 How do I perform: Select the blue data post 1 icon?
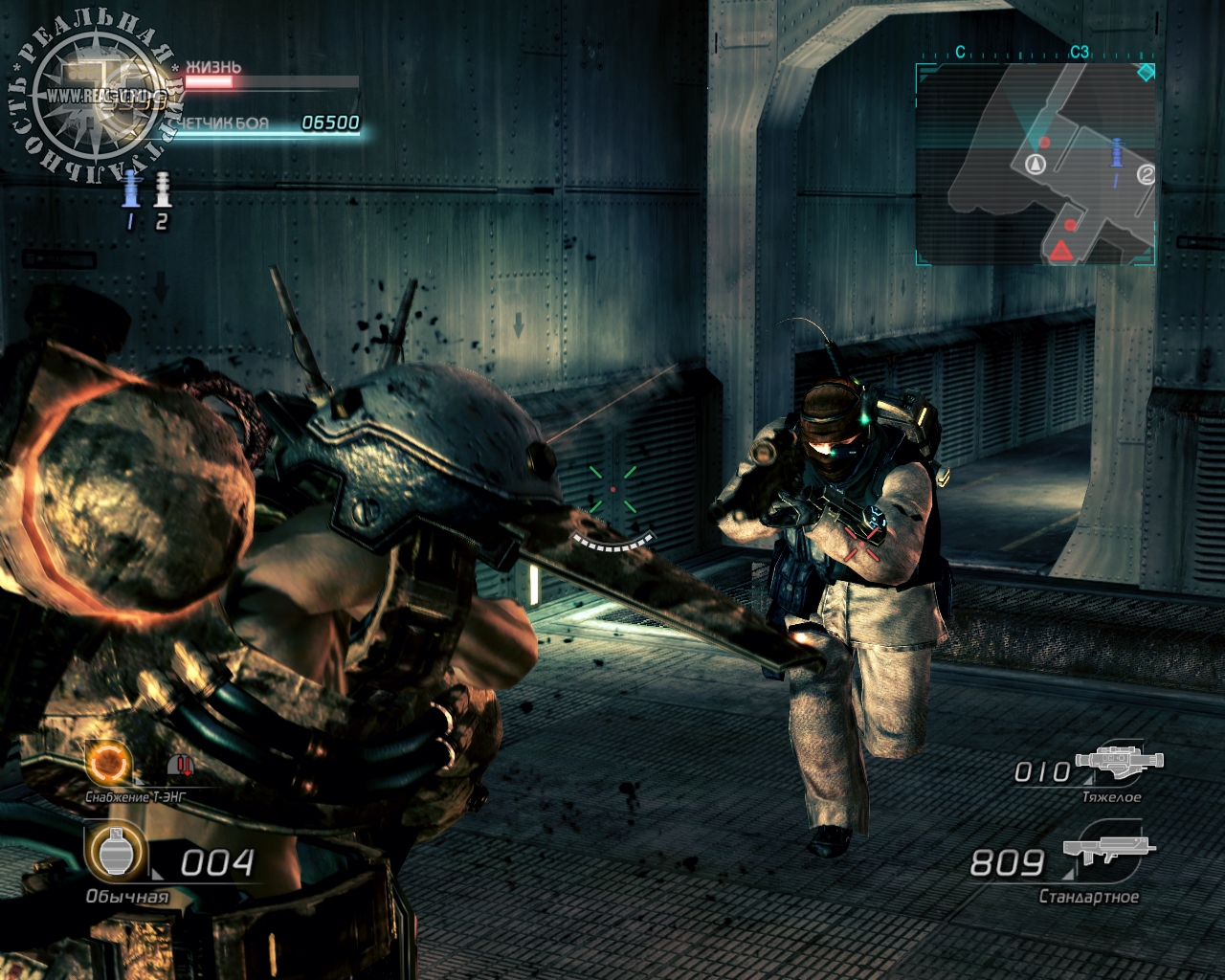[131, 189]
